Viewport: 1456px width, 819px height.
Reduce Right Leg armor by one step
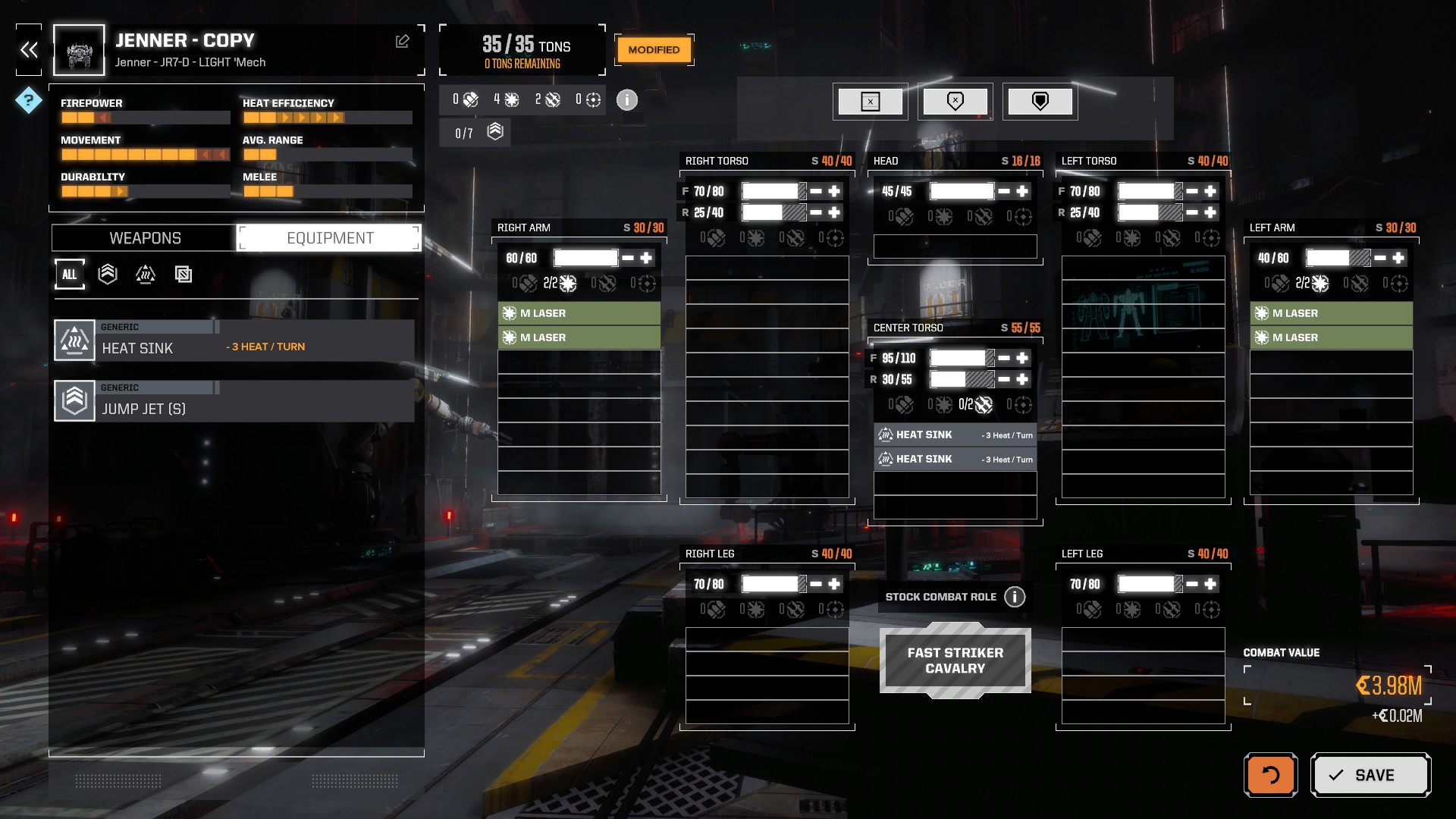point(816,584)
